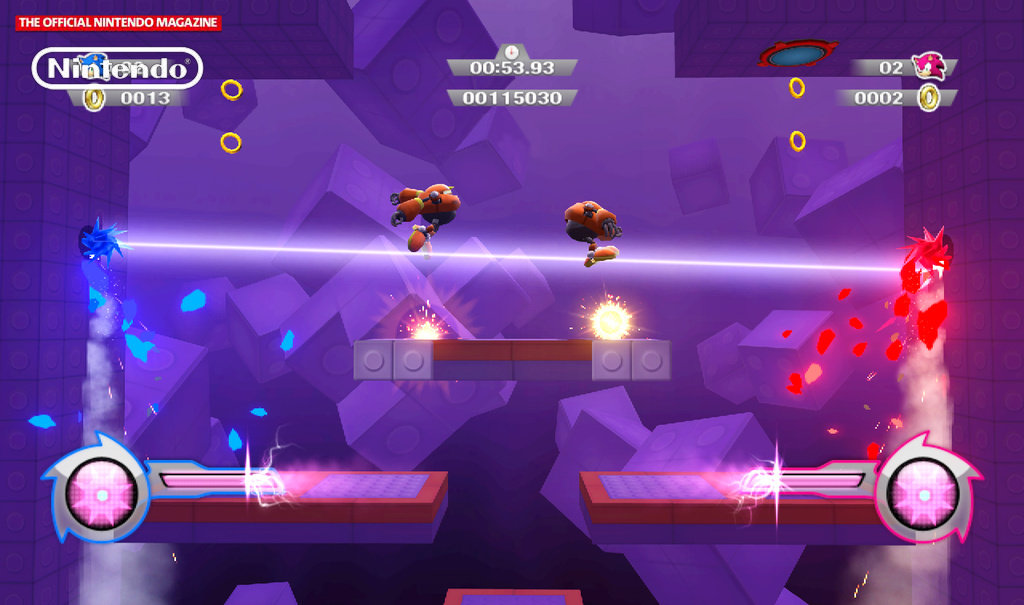1024x605 pixels.
Task: Click the Nintendo logo watermark
Action: [x=118, y=68]
